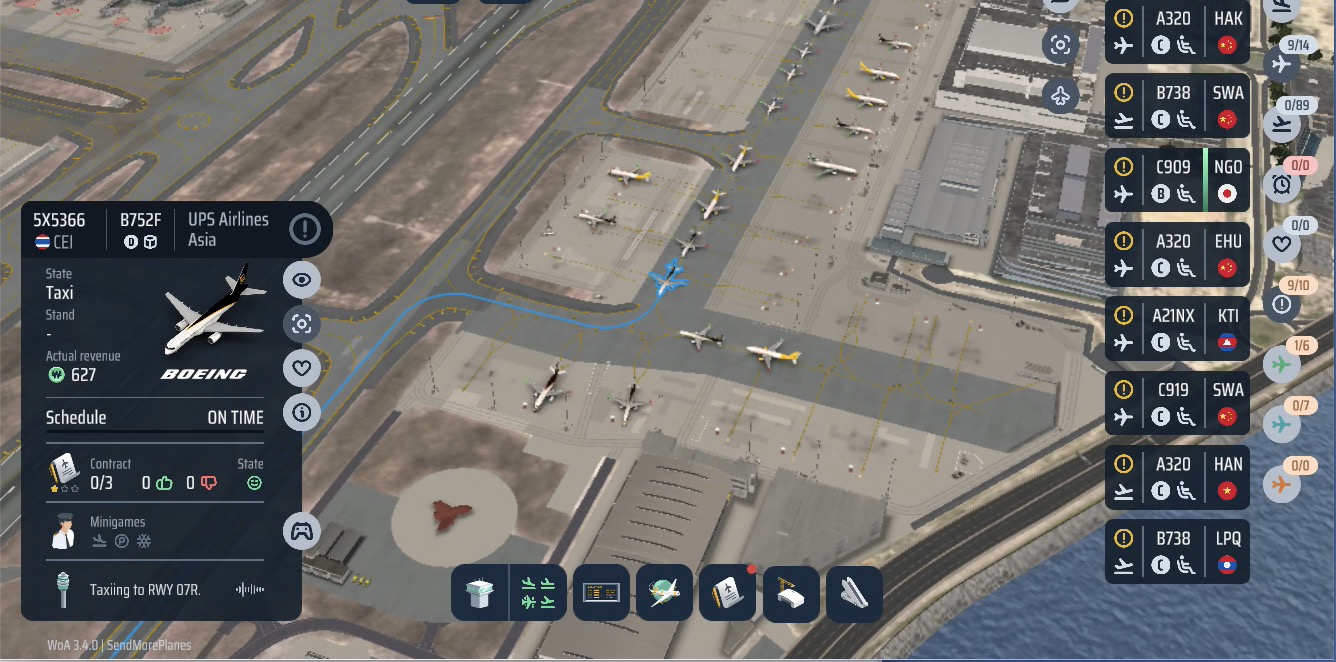The width and height of the screenshot is (1336, 662).
Task: Select the A320 flight card to EHU
Action: pyautogui.click(x=1177, y=254)
